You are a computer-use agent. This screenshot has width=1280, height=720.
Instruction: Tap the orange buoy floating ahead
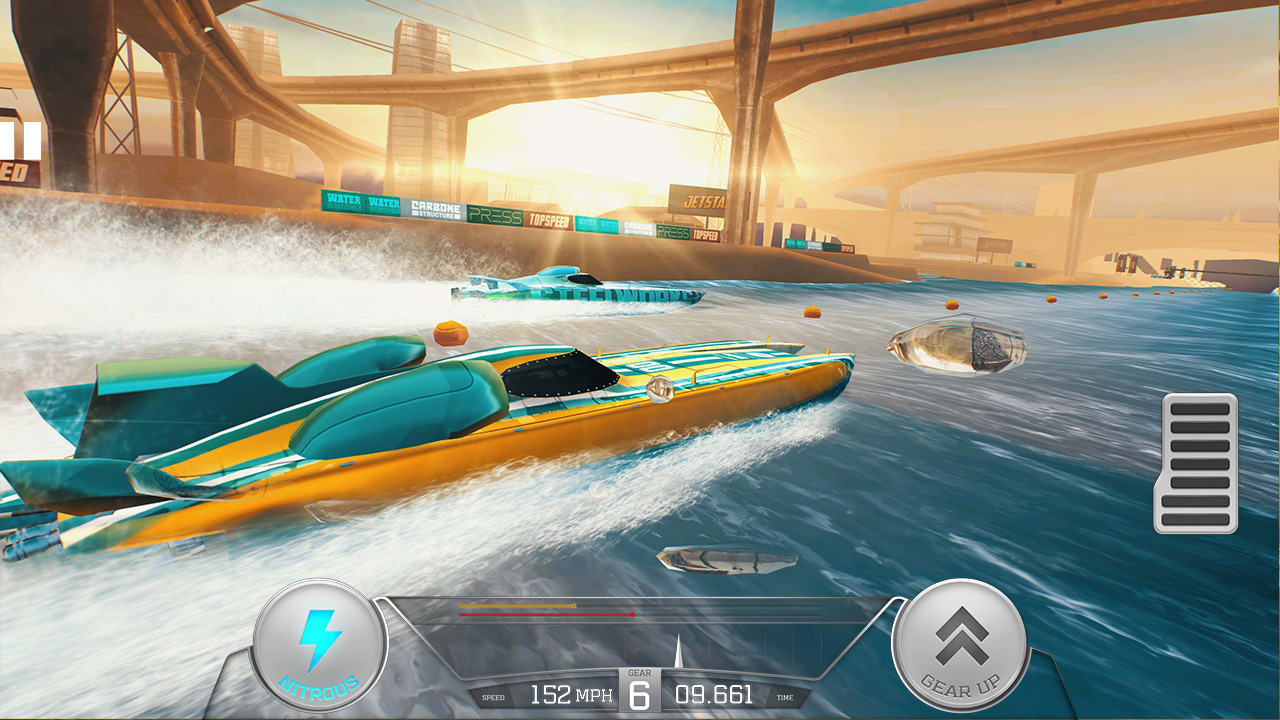tap(452, 335)
